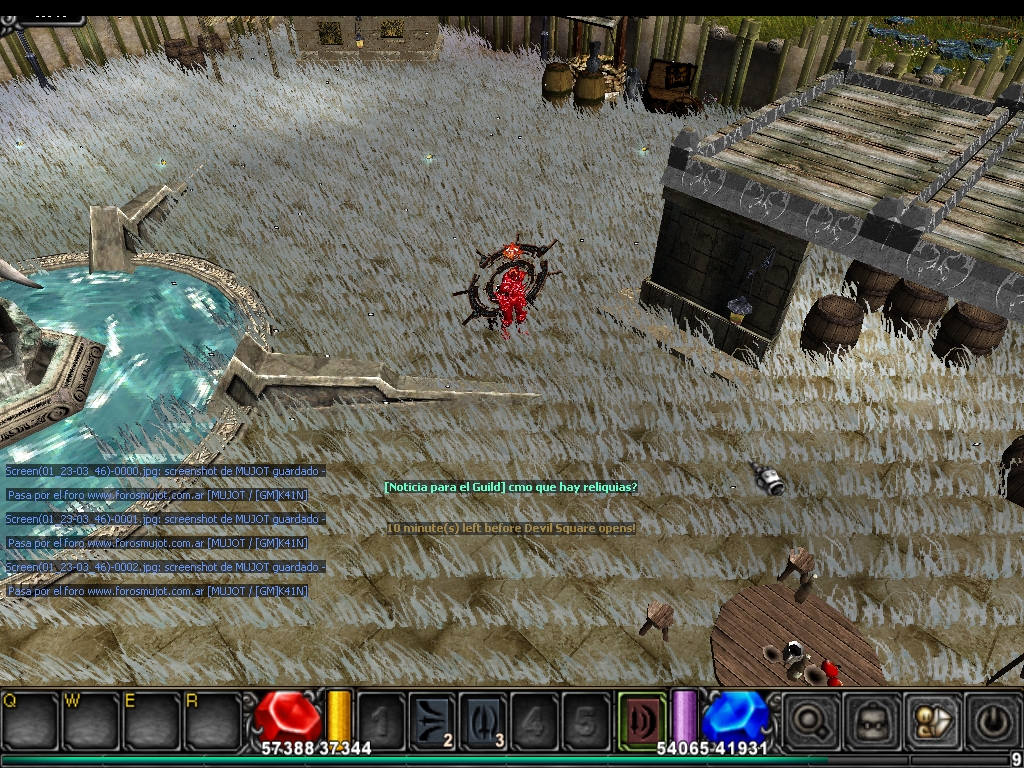Select the empty R item slot

click(x=212, y=719)
